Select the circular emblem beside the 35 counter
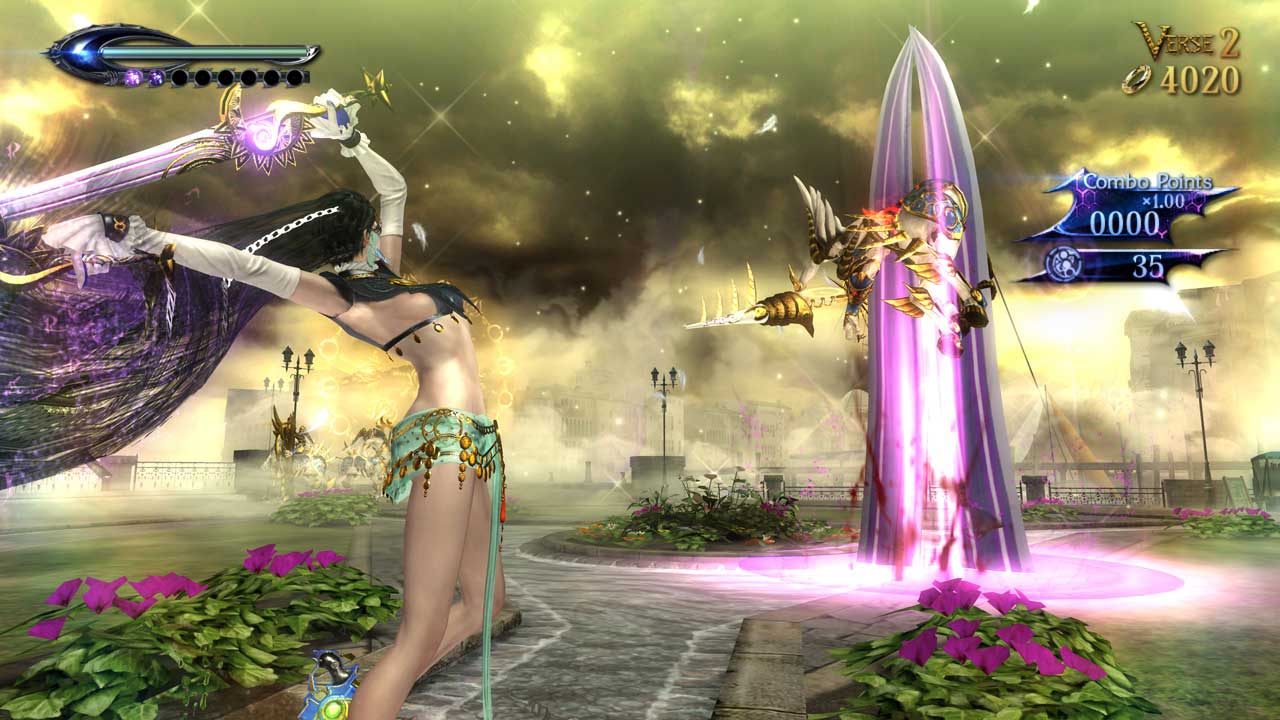Viewport: 1280px width, 720px height. (1064, 263)
